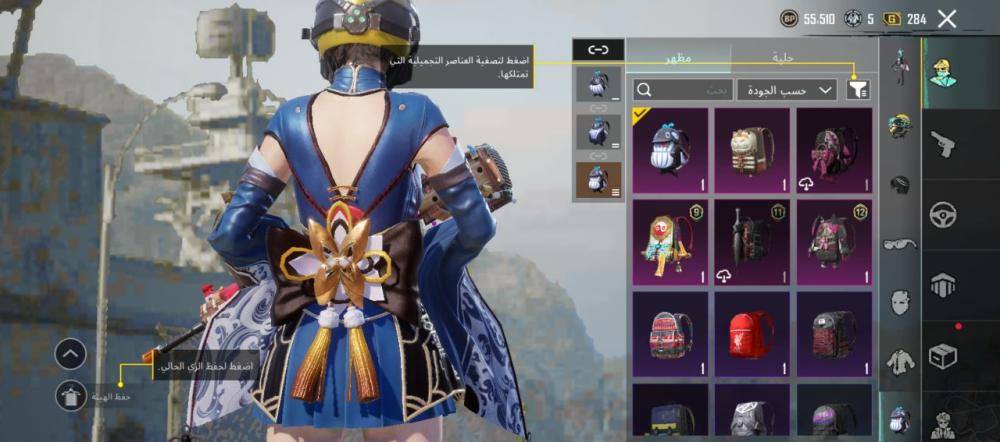The height and width of the screenshot is (442, 1000).
Task: Switch to the مظهر appearance tab
Action: (x=679, y=58)
